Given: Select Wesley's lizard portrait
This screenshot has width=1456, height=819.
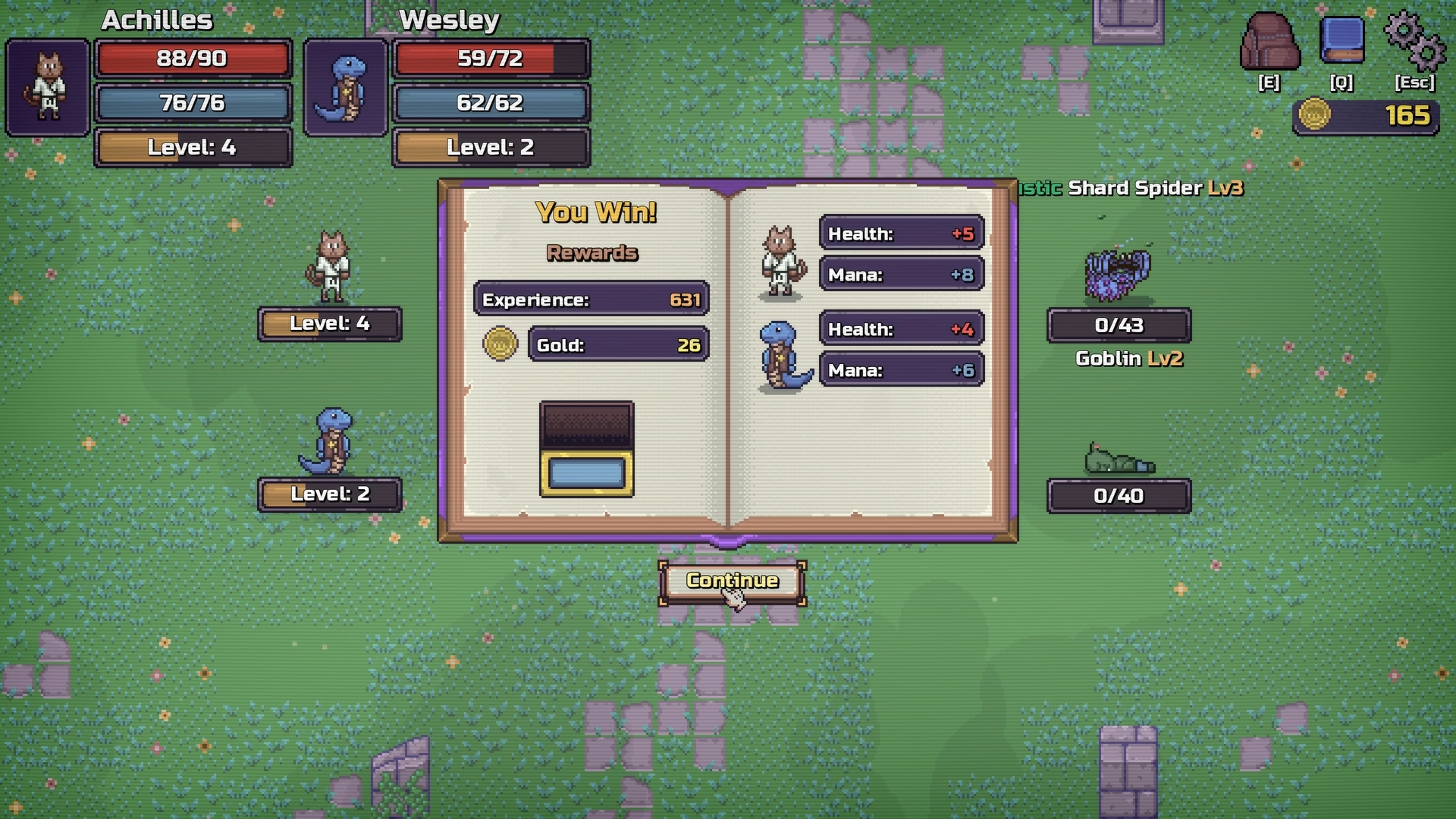Looking at the screenshot, I should pyautogui.click(x=346, y=88).
